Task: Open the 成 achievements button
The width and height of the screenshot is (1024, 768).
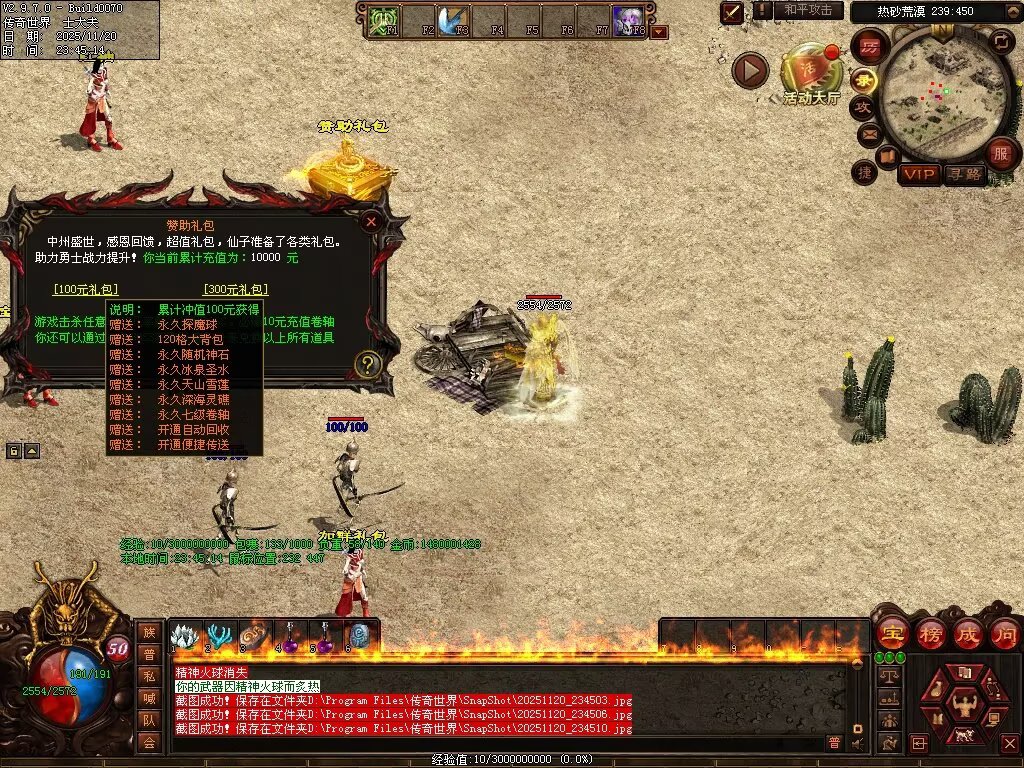Action: tap(967, 634)
